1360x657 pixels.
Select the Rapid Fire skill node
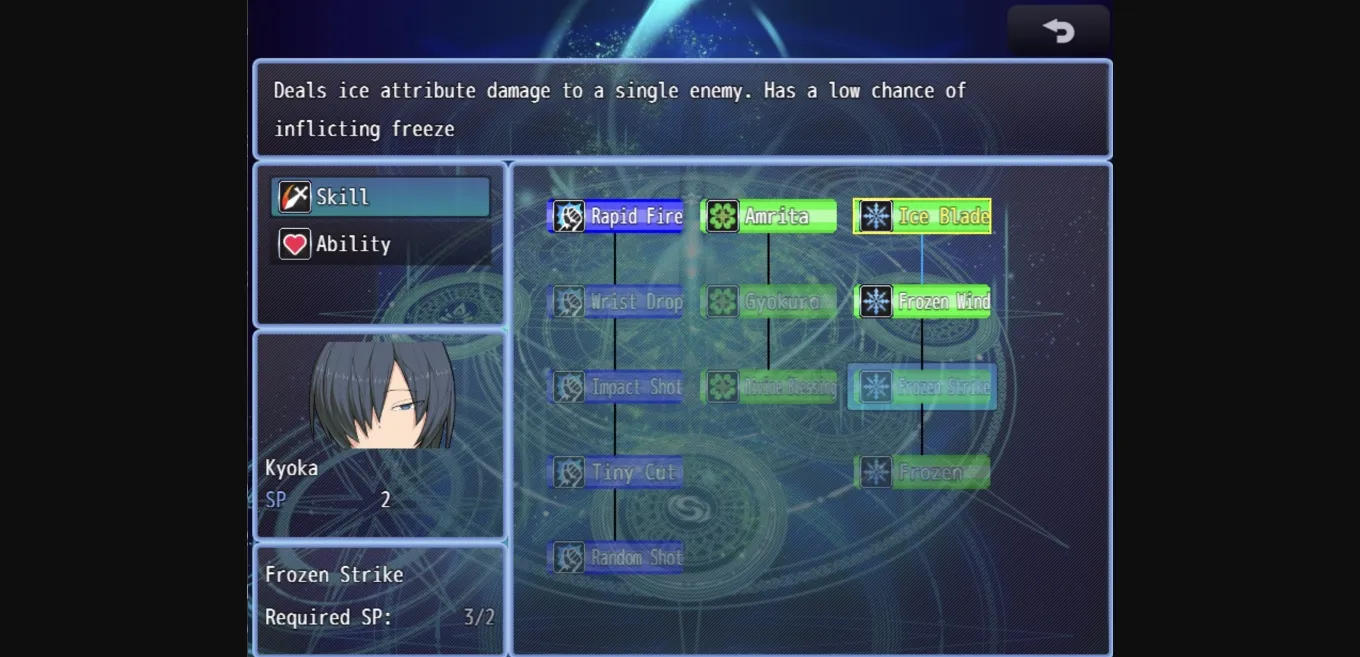616,216
